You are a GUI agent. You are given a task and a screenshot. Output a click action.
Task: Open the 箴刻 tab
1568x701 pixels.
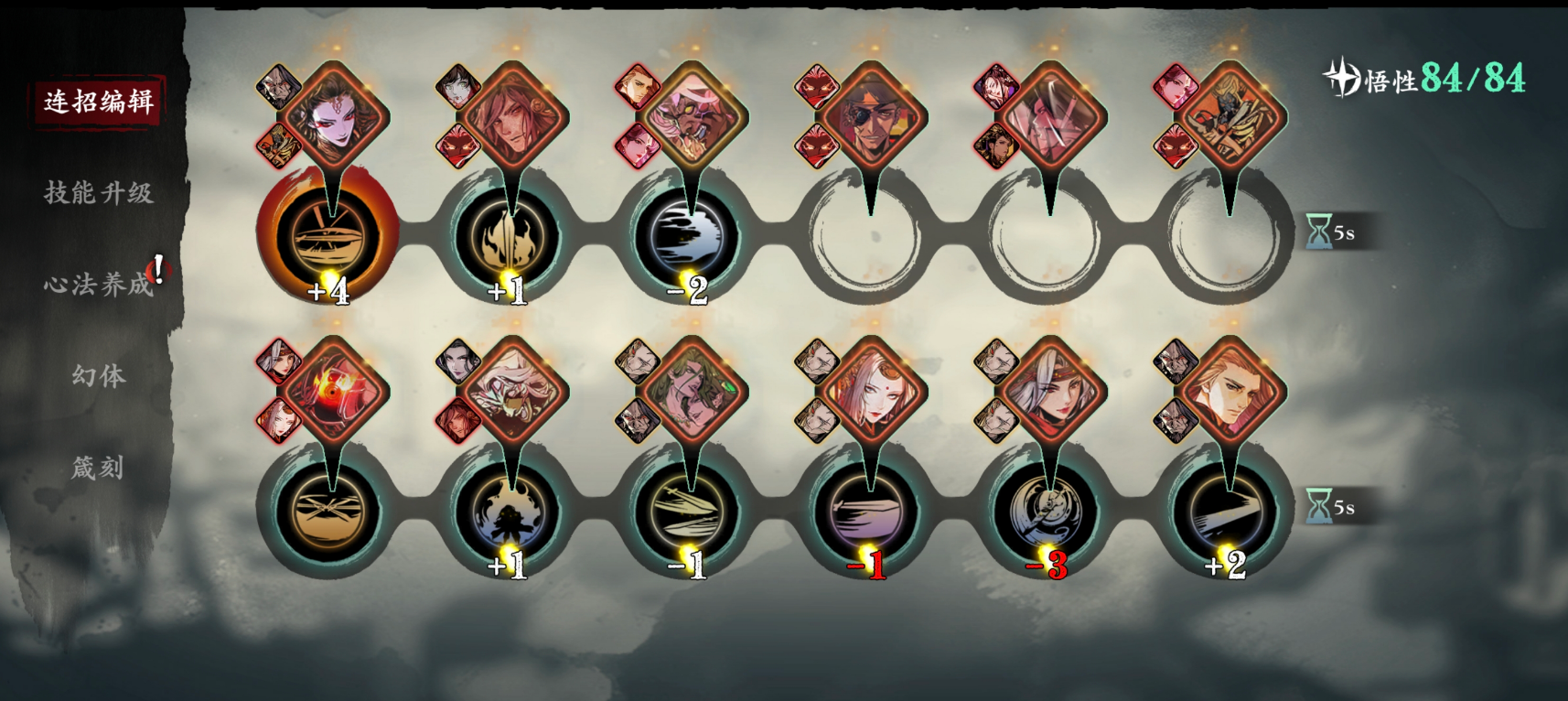coord(98,468)
